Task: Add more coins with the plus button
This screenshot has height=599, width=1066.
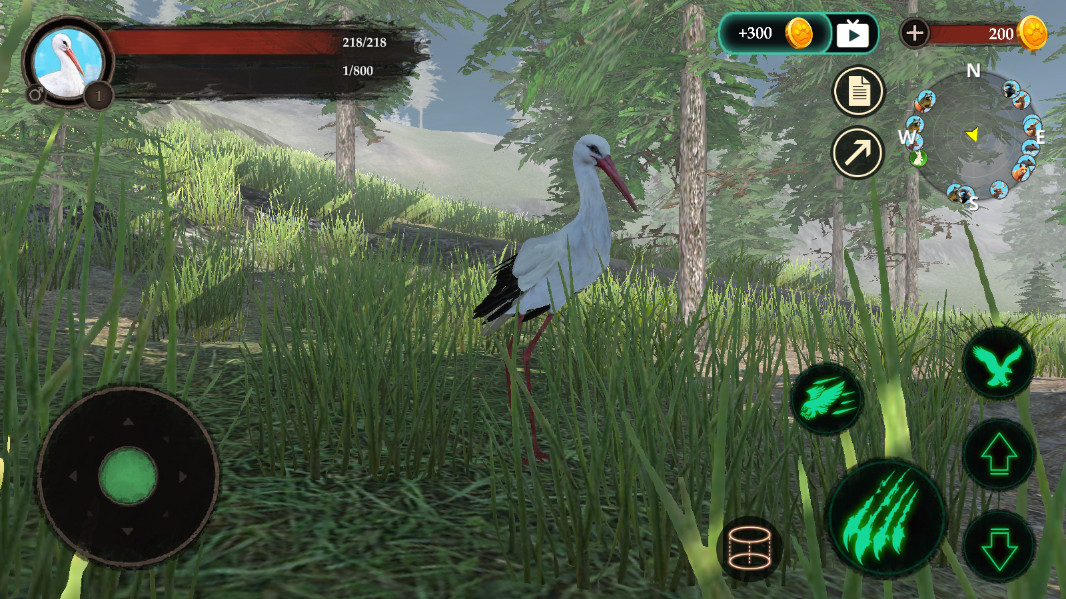Action: click(915, 33)
